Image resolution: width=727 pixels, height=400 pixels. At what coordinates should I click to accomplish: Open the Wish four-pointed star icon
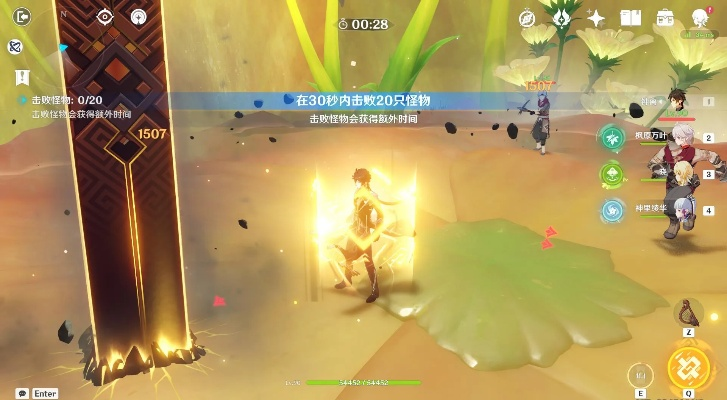(596, 18)
